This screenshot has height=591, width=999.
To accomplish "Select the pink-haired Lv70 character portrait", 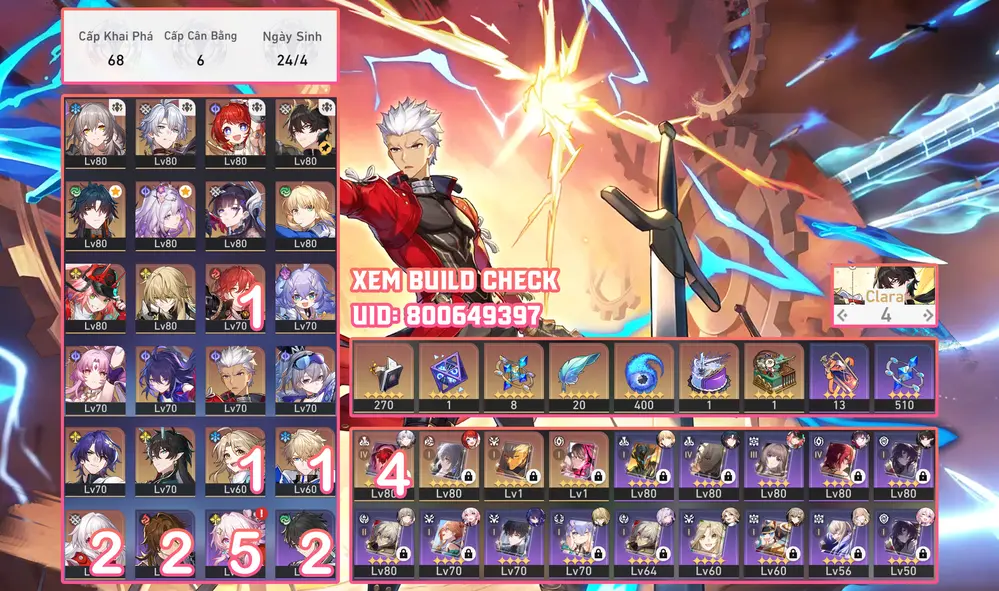I will [x=95, y=378].
